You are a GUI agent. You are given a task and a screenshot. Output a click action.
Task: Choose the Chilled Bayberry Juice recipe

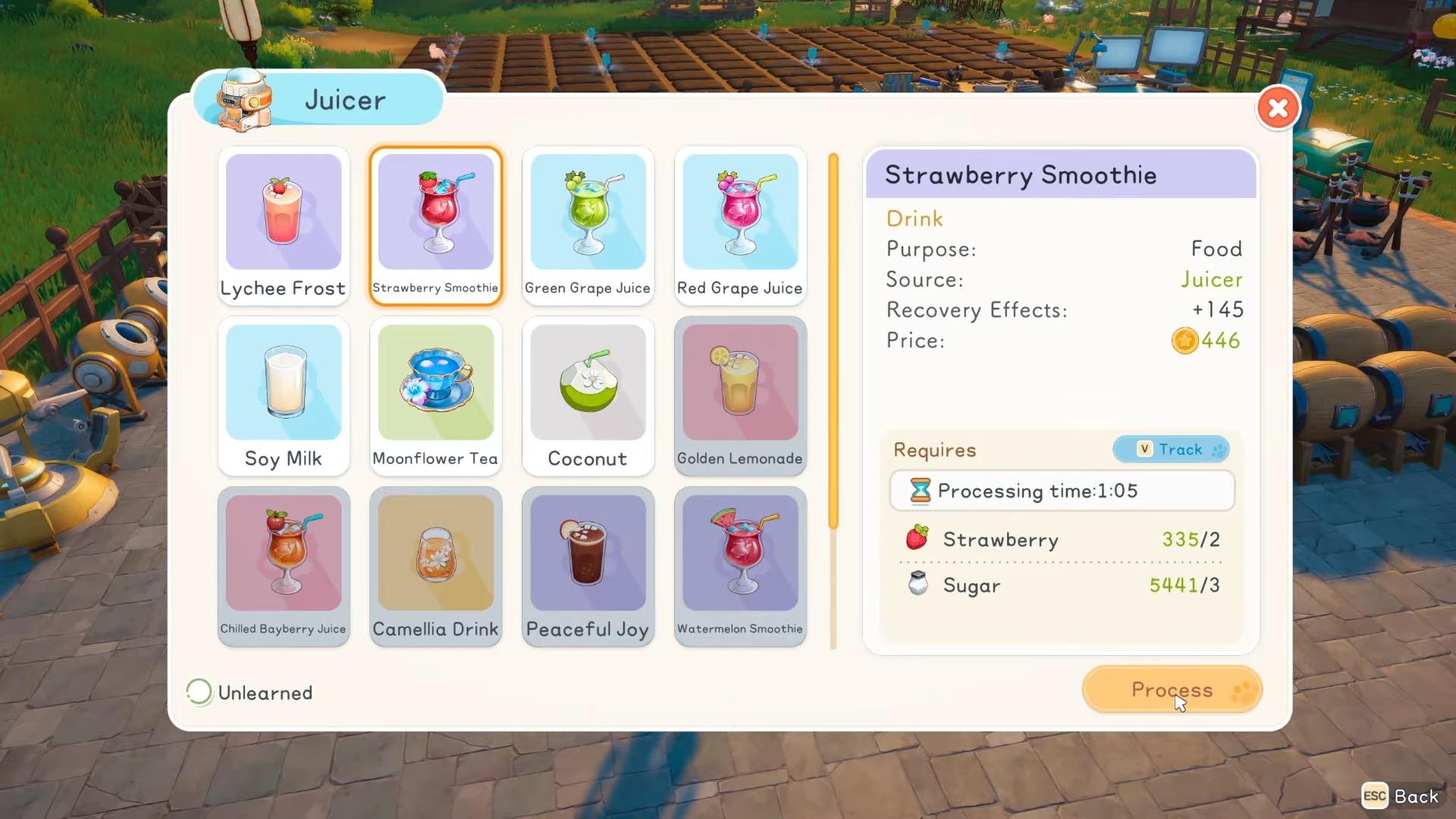tap(284, 566)
